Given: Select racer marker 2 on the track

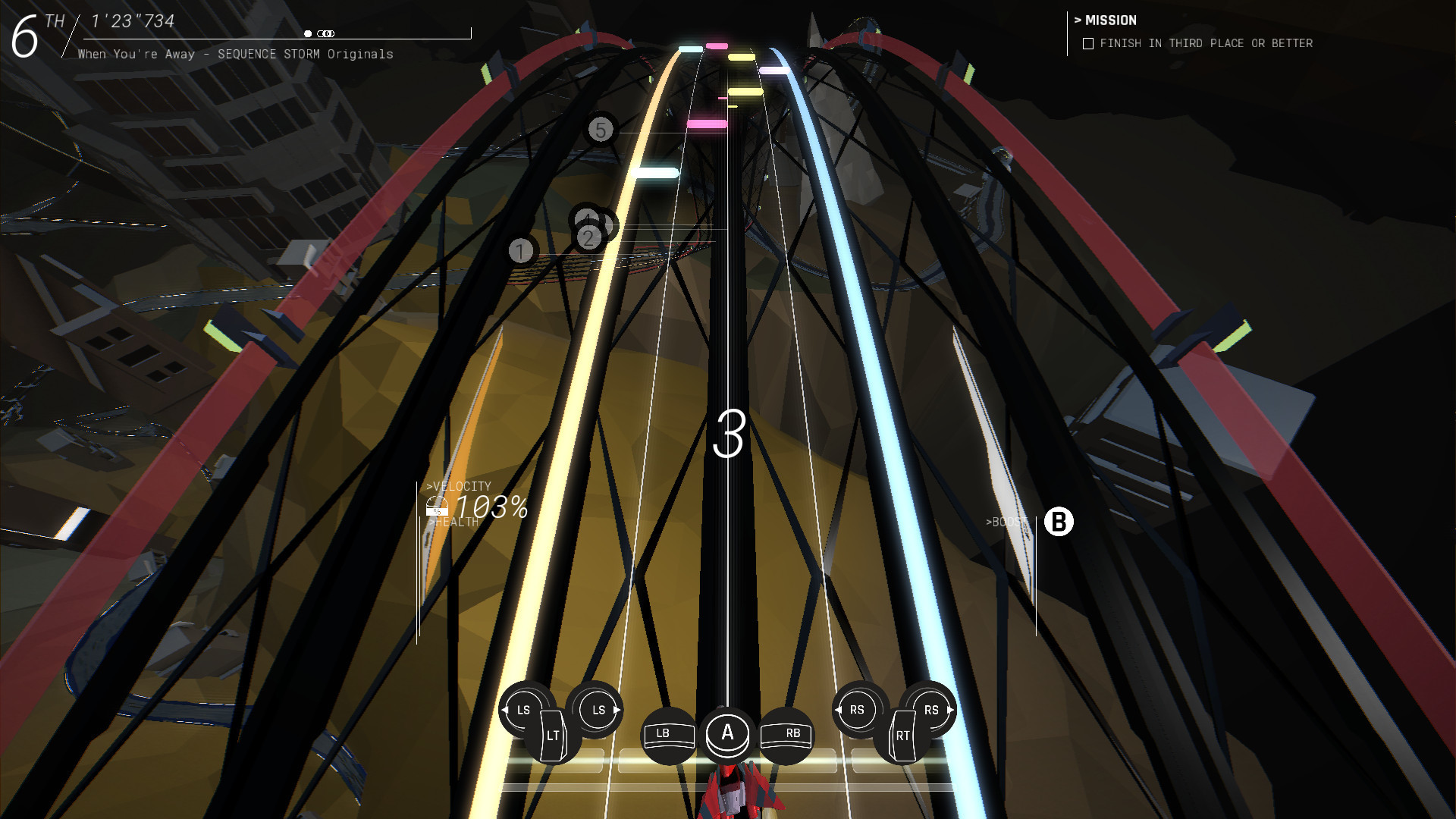Looking at the screenshot, I should tap(588, 237).
